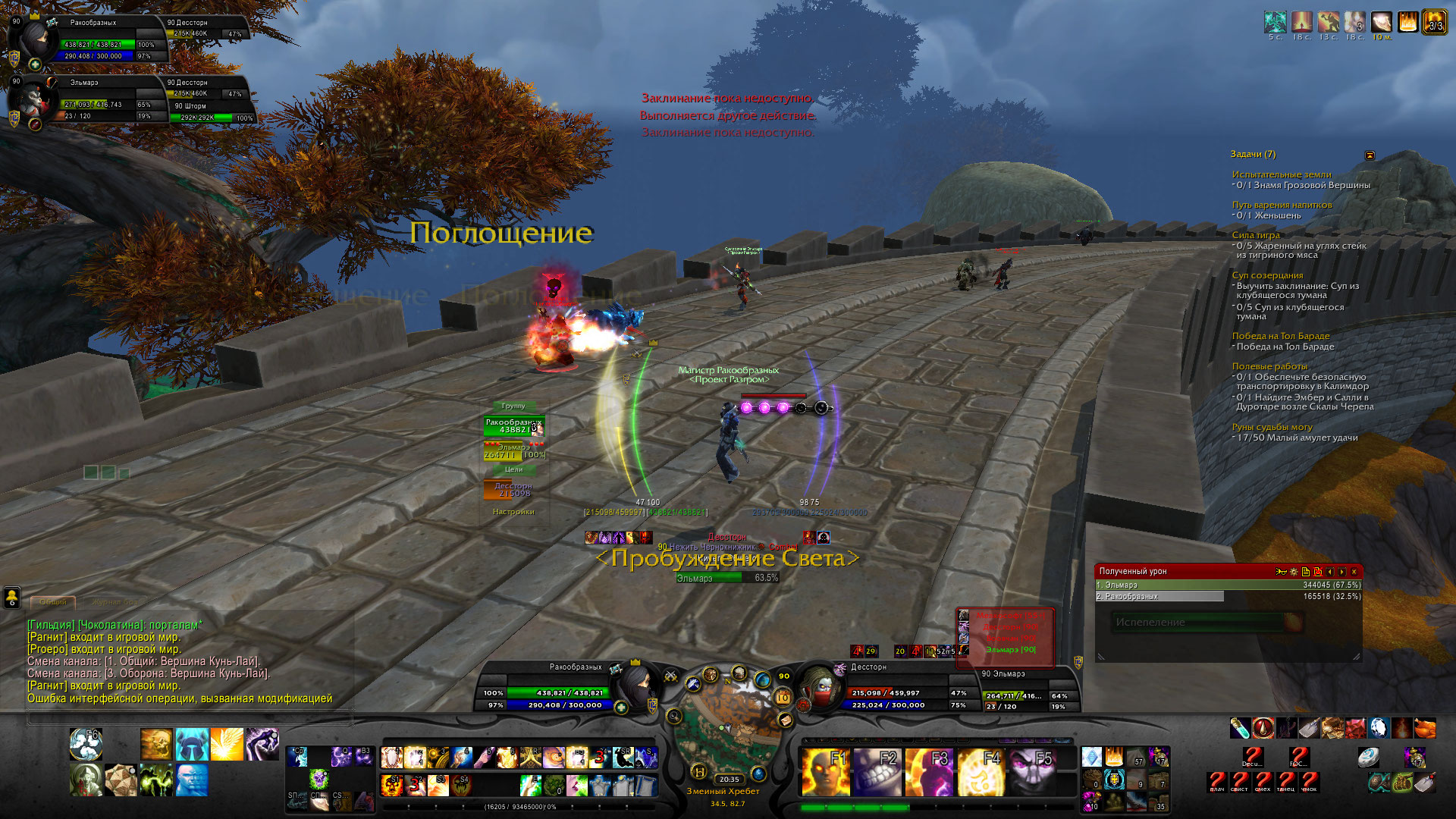Cast the golden wings spell icon
Image resolution: width=1456 pixels, height=819 pixels.
point(227,744)
